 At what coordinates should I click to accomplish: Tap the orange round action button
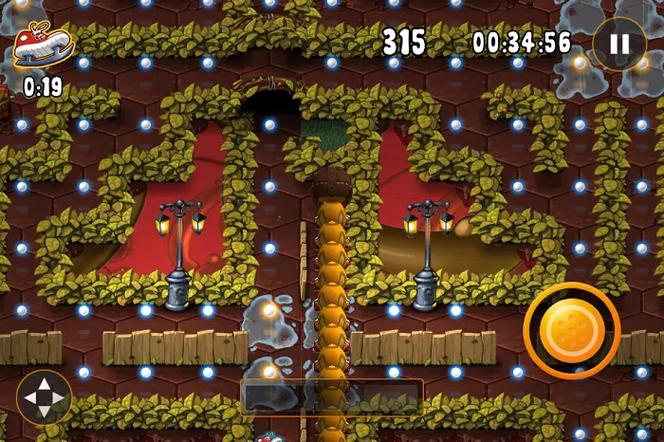[571, 331]
